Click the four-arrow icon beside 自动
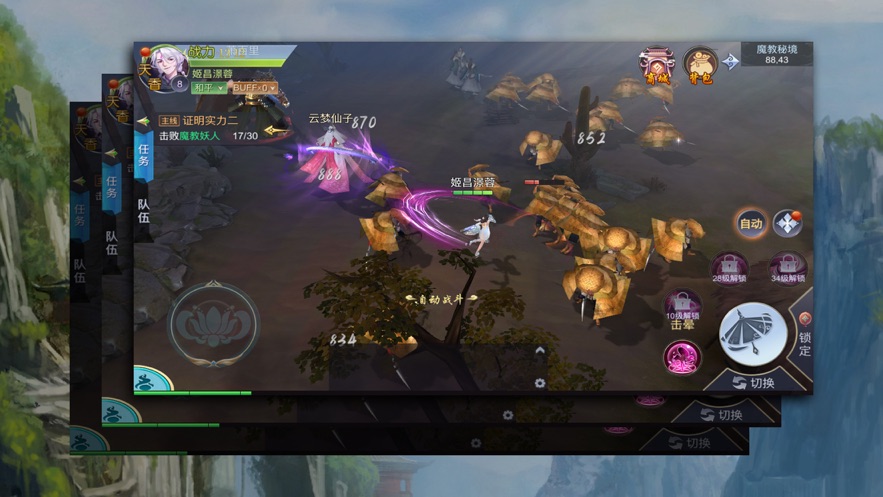Image resolution: width=883 pixels, height=497 pixels. [788, 224]
